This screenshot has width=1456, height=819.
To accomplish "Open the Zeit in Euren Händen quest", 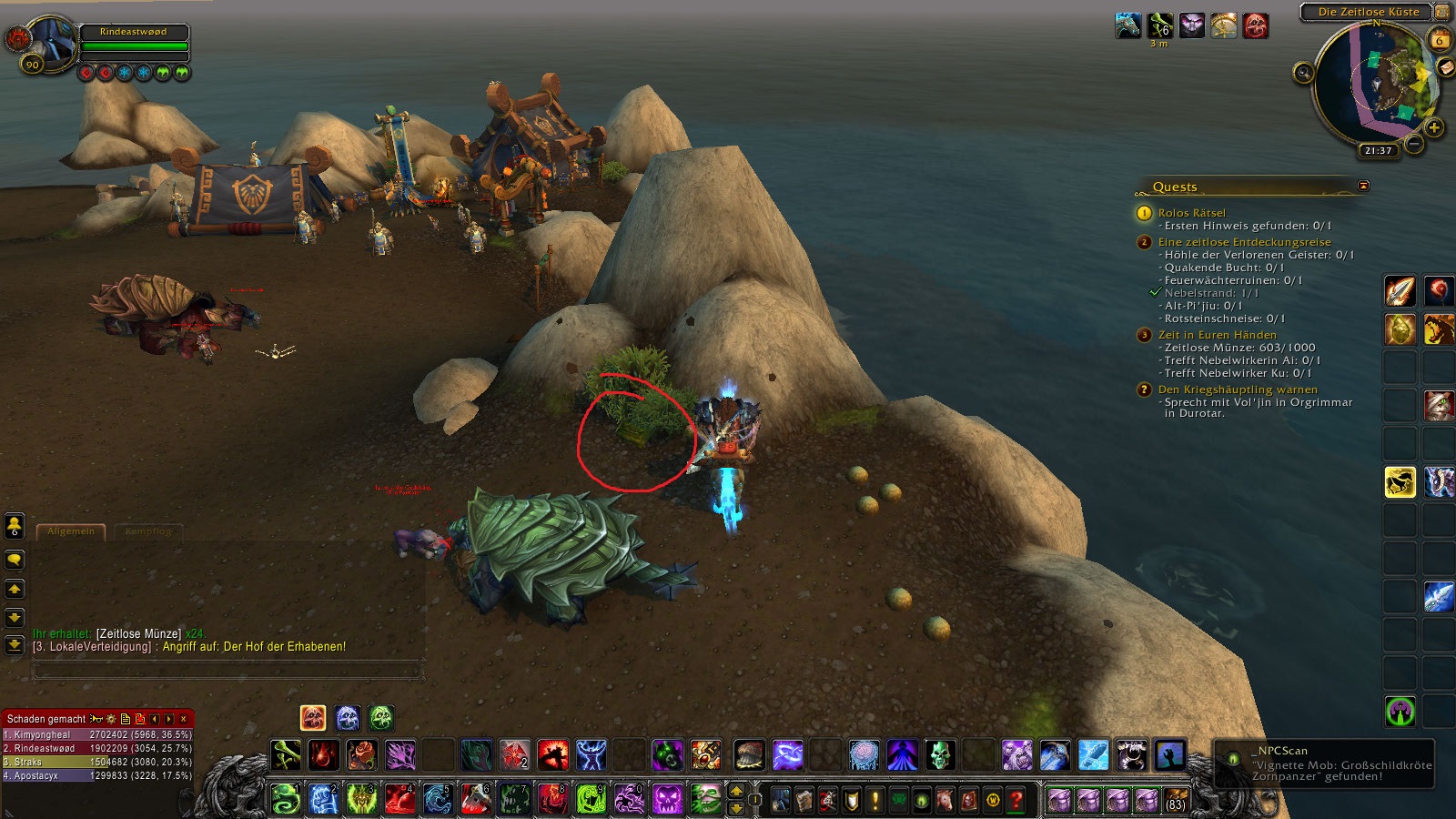I will coord(1217,335).
